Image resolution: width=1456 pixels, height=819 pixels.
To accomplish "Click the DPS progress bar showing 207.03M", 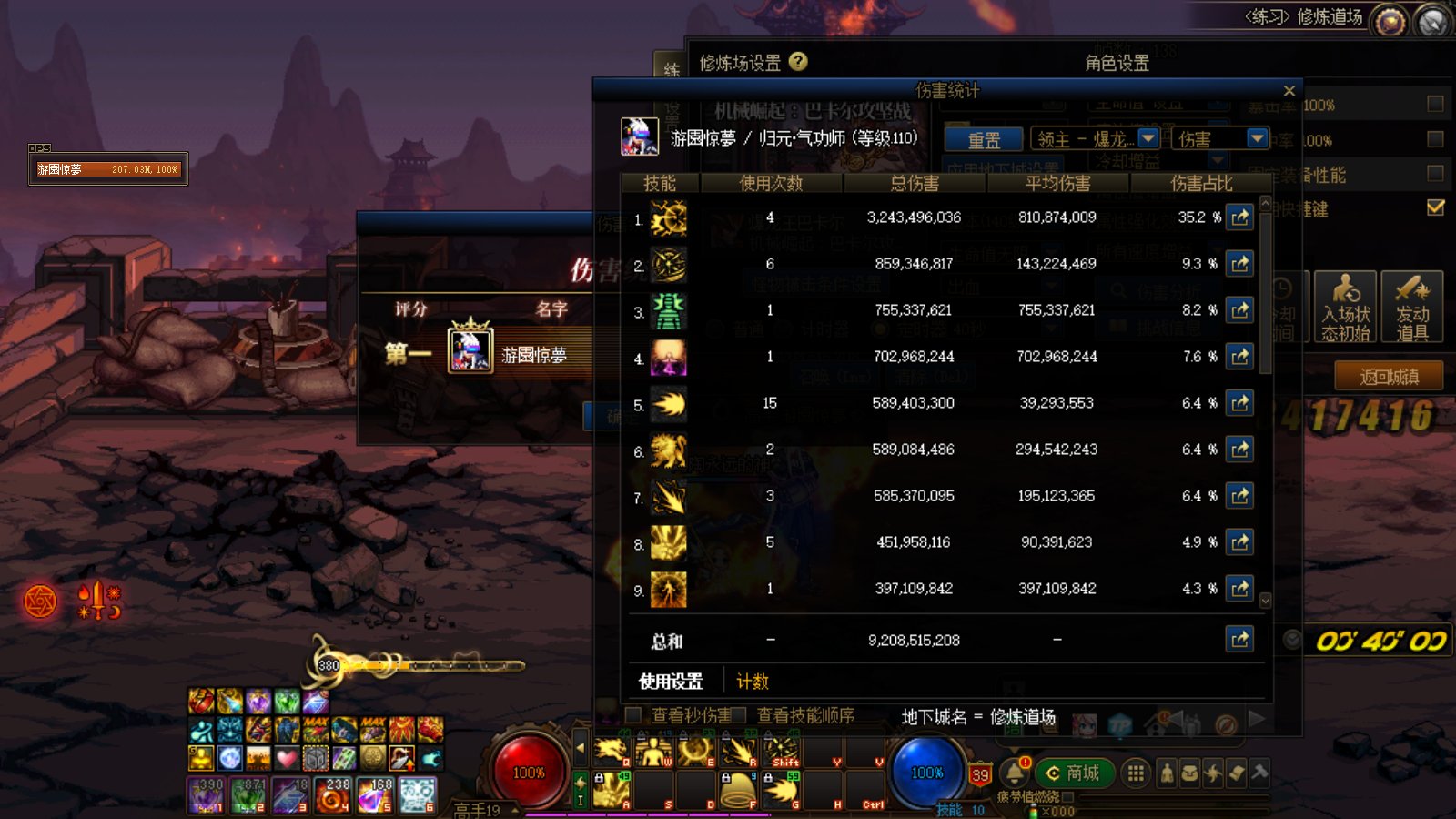I will click(x=109, y=168).
